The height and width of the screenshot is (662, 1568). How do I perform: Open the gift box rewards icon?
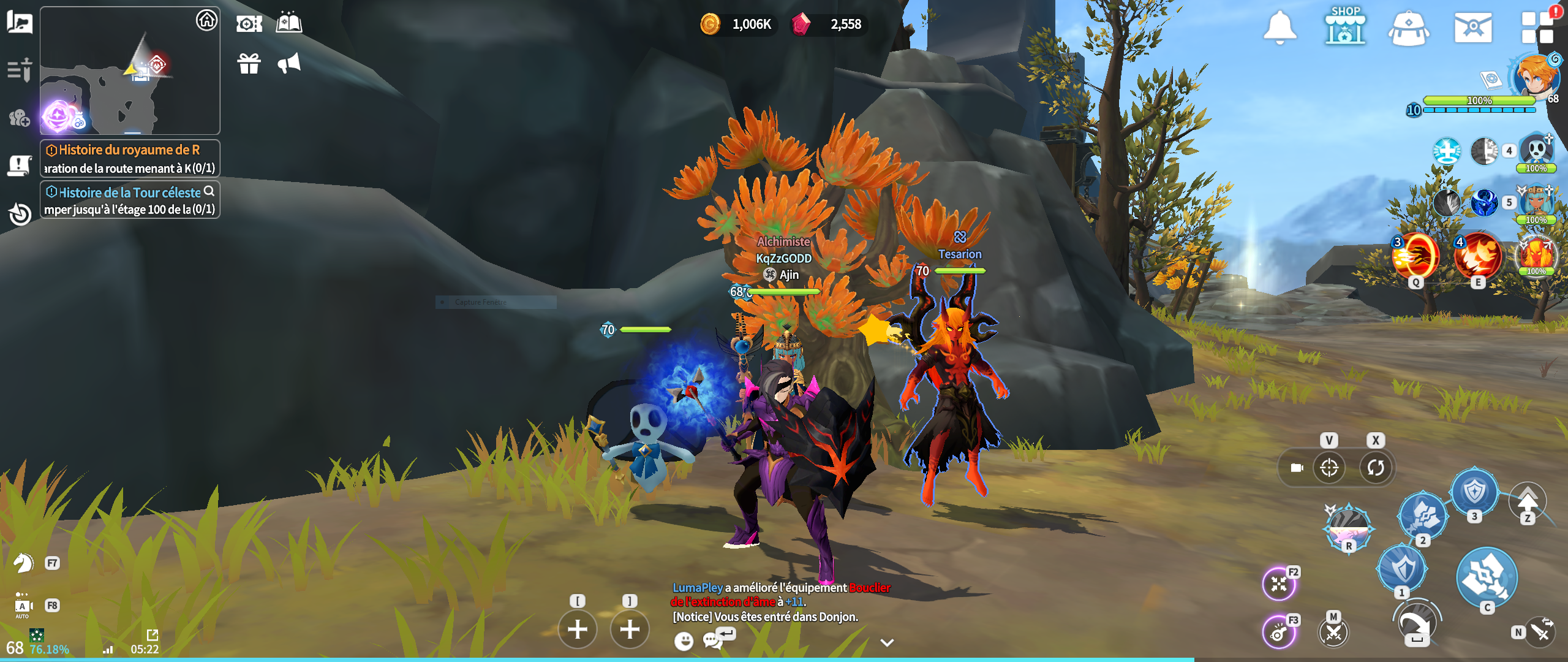249,63
